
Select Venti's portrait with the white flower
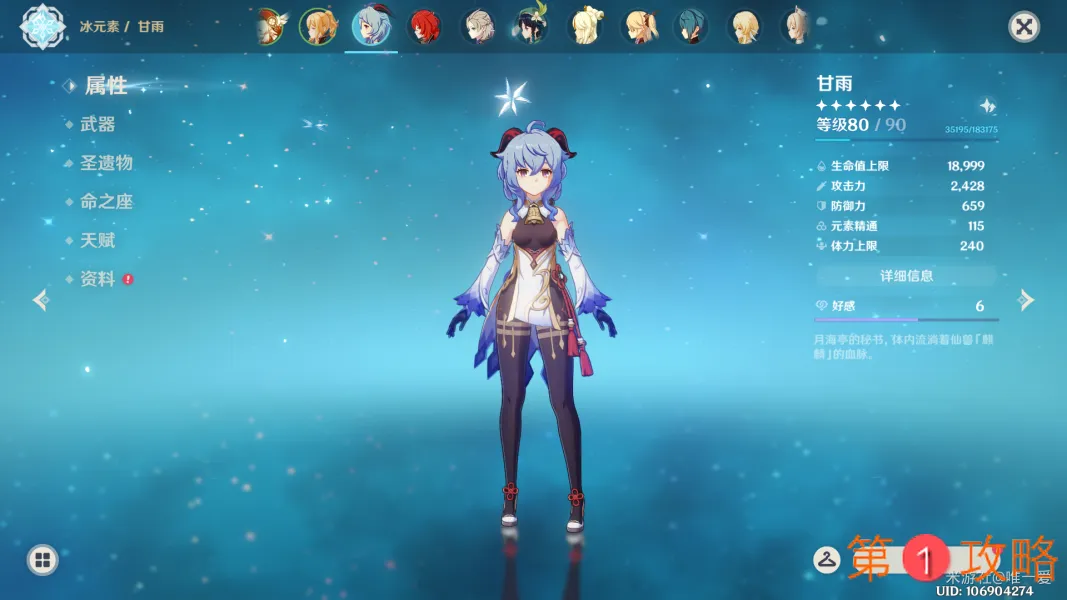[x=531, y=27]
